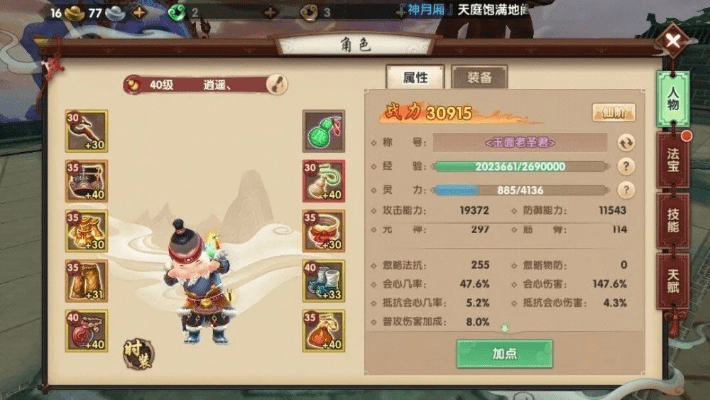Select the golden armor equipment slot
The image size is (710, 400).
tap(86, 231)
